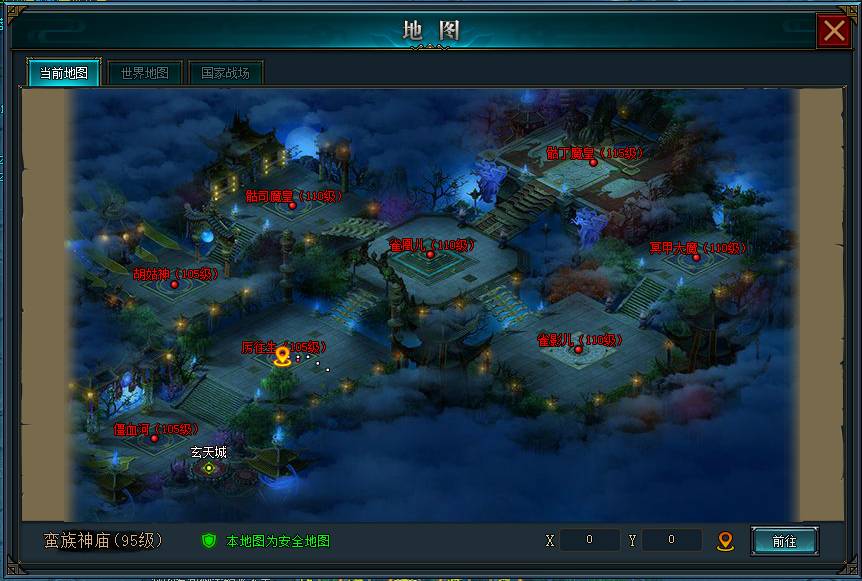Screen dimensions: 862x581
Task: Click the orange location pin beside coordinates
Action: (x=726, y=541)
